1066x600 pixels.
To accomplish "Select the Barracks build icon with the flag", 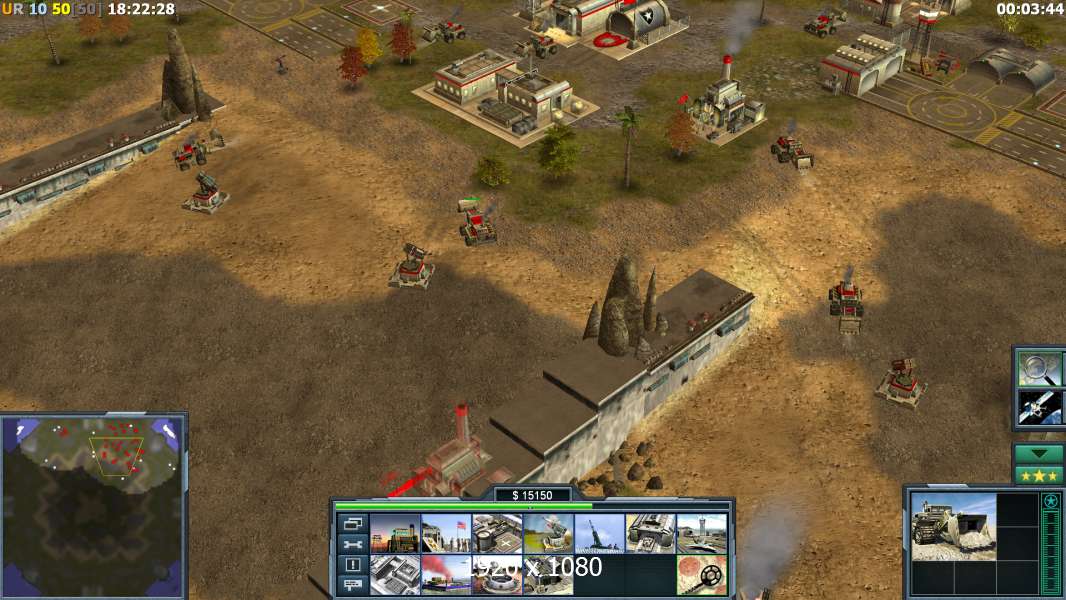I will 446,534.
